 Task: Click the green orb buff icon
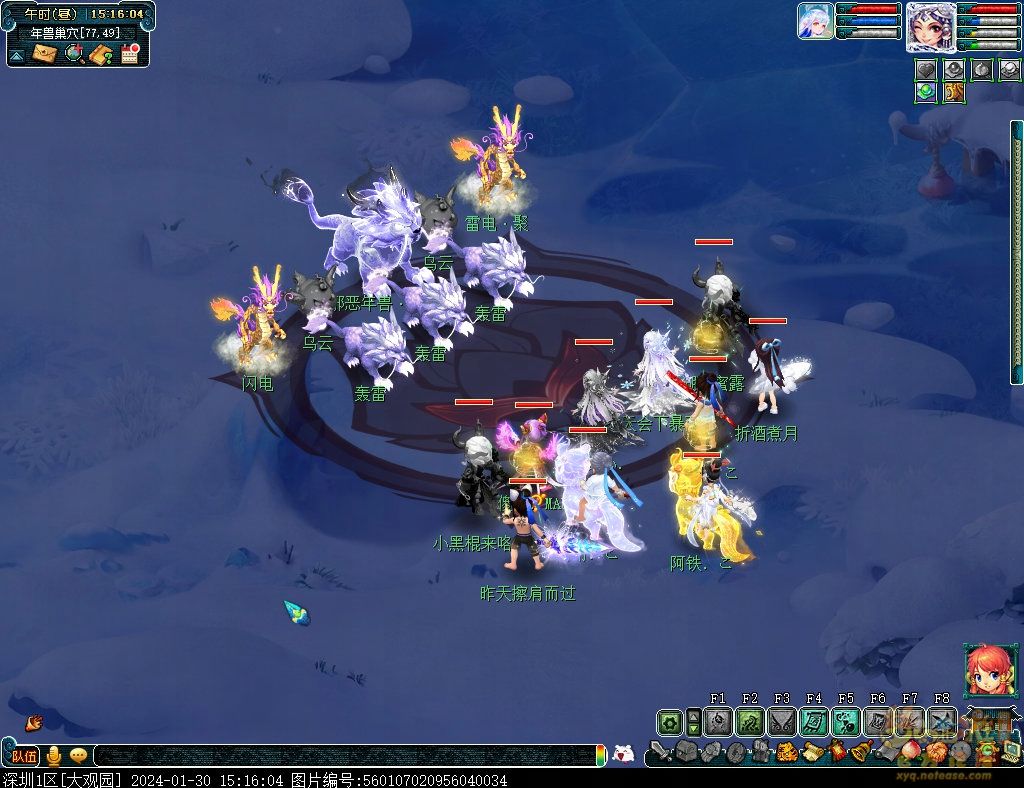[926, 92]
